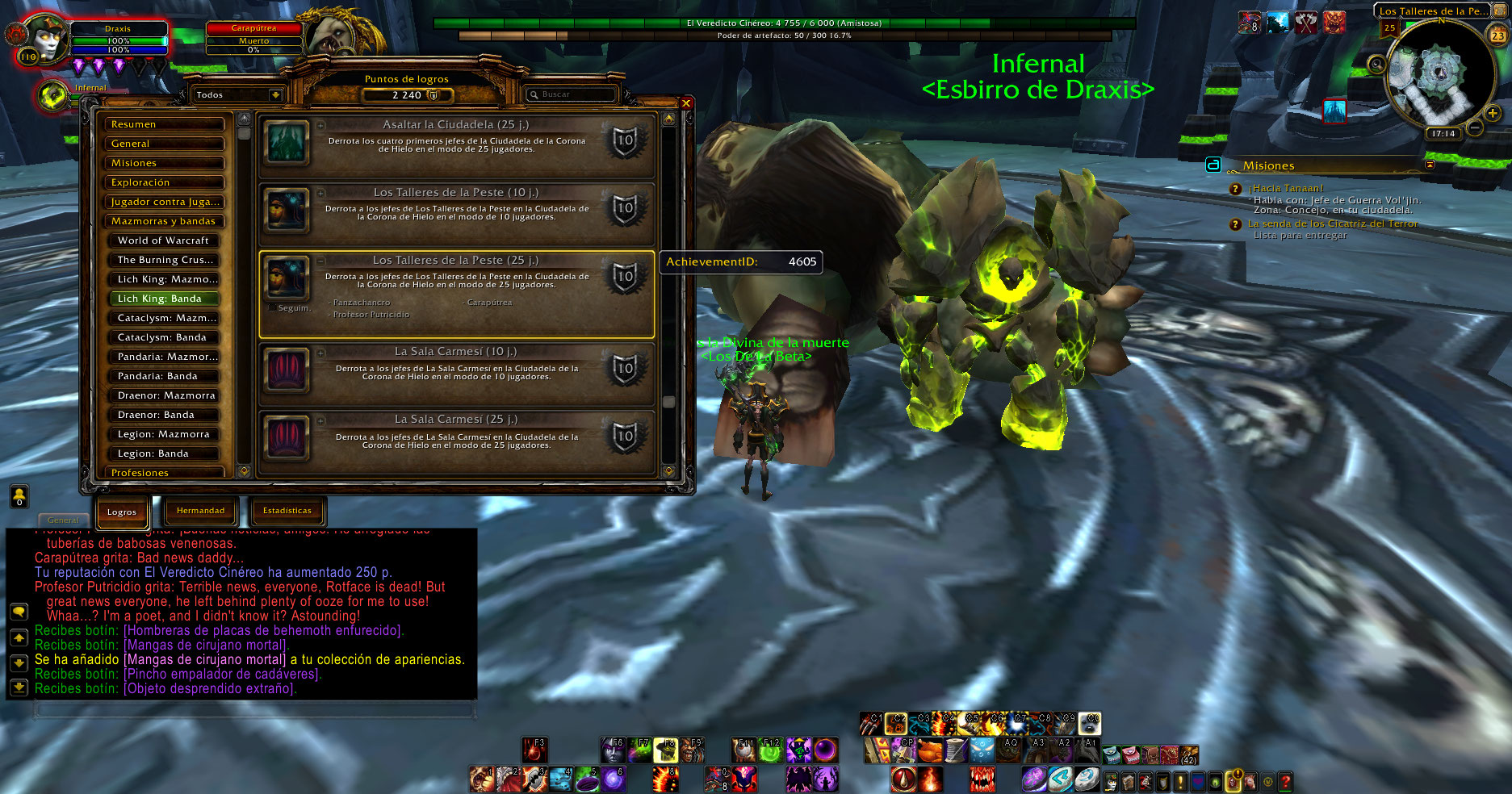1512x794 pixels.
Task: Close the achievements window
Action: click(x=685, y=103)
